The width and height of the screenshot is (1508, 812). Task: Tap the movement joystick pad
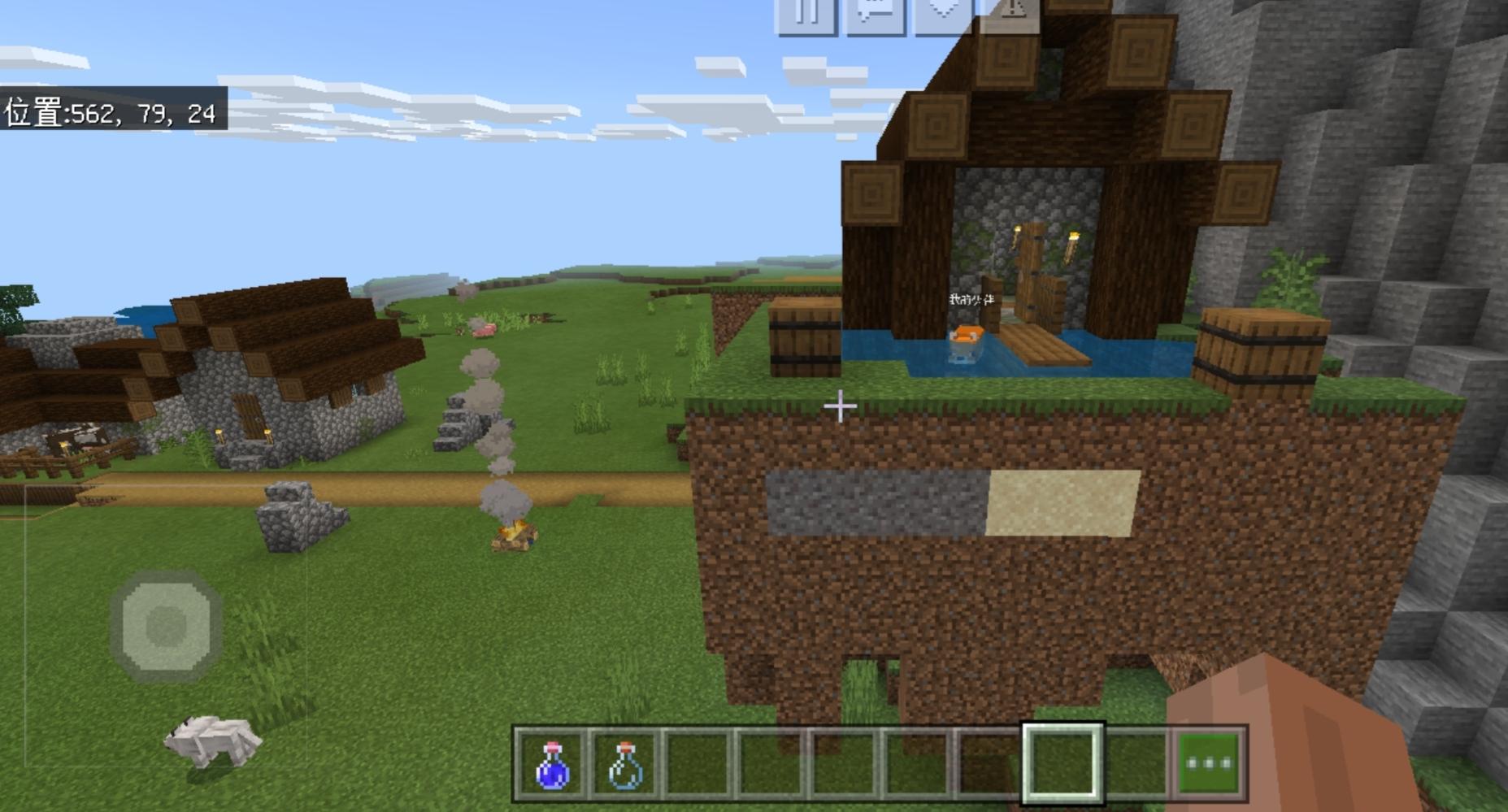tap(167, 625)
